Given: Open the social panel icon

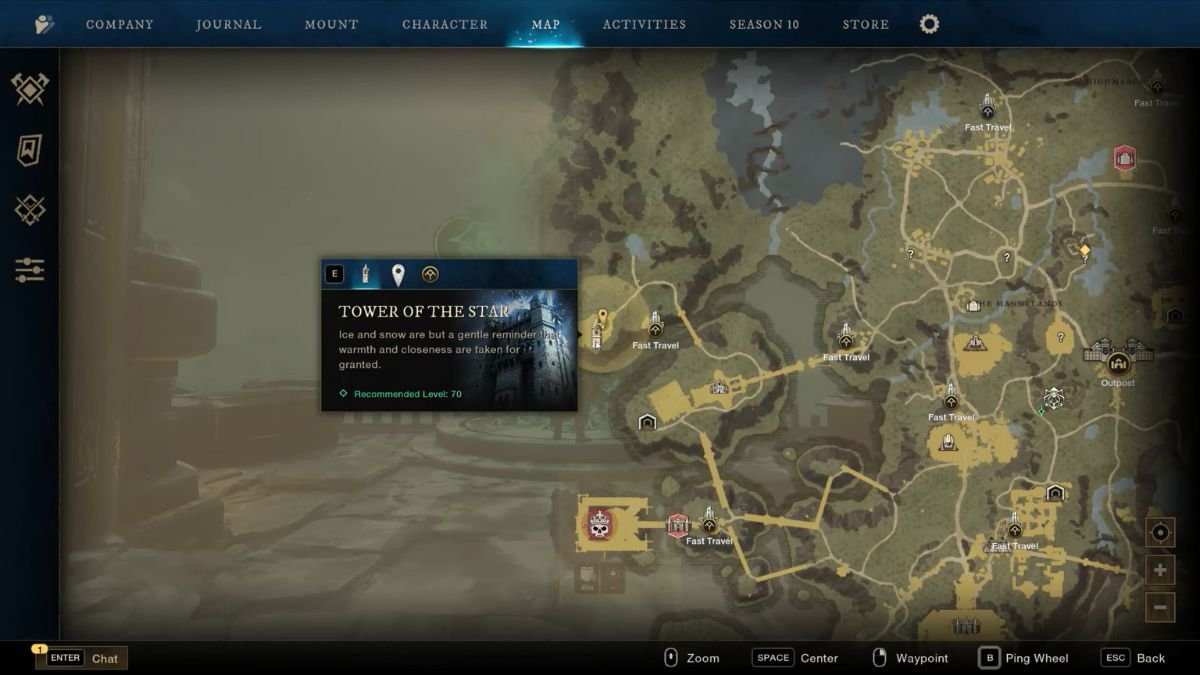Looking at the screenshot, I should click(44, 24).
